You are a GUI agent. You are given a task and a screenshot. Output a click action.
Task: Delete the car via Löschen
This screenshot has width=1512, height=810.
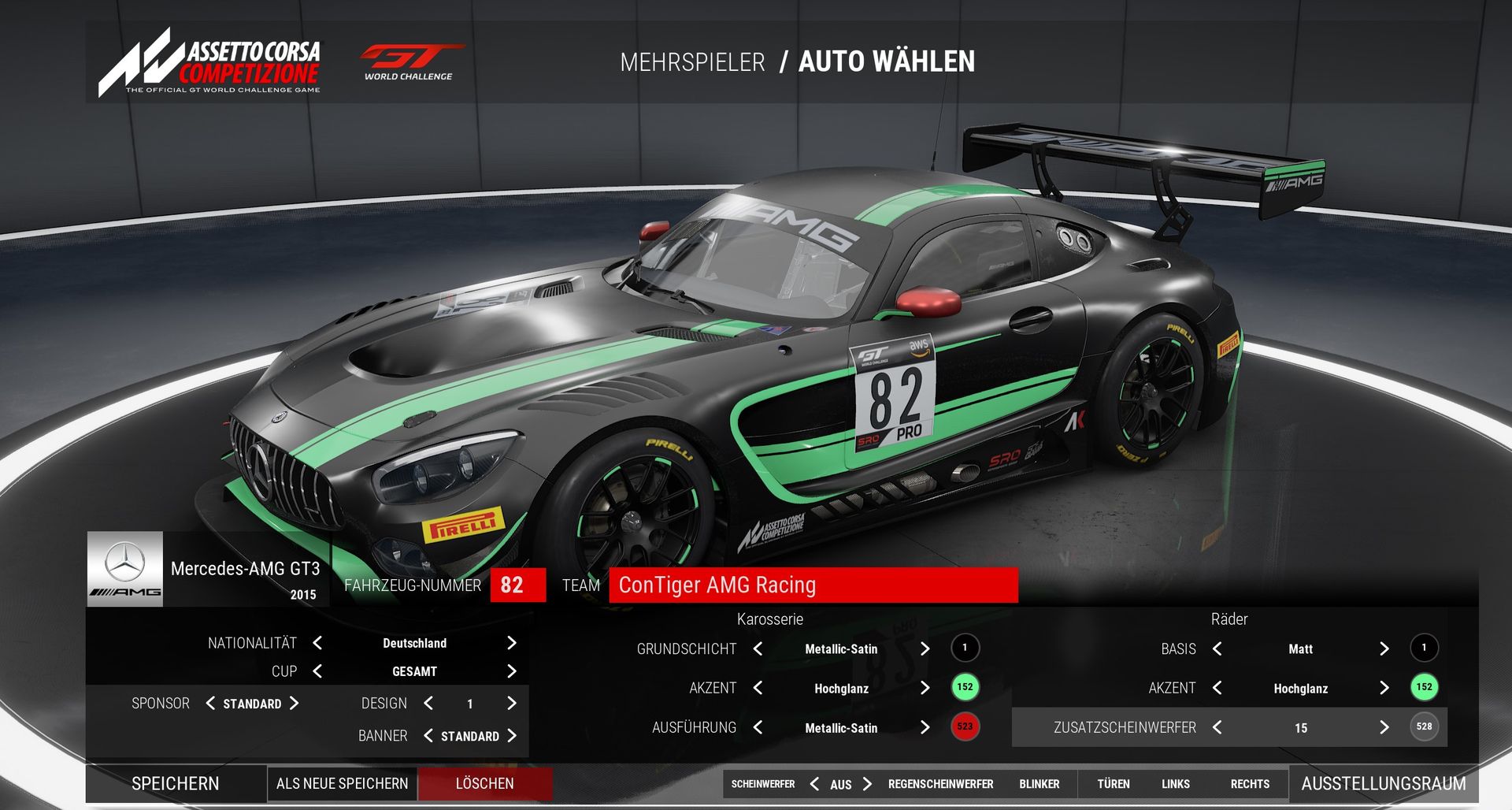(x=484, y=783)
